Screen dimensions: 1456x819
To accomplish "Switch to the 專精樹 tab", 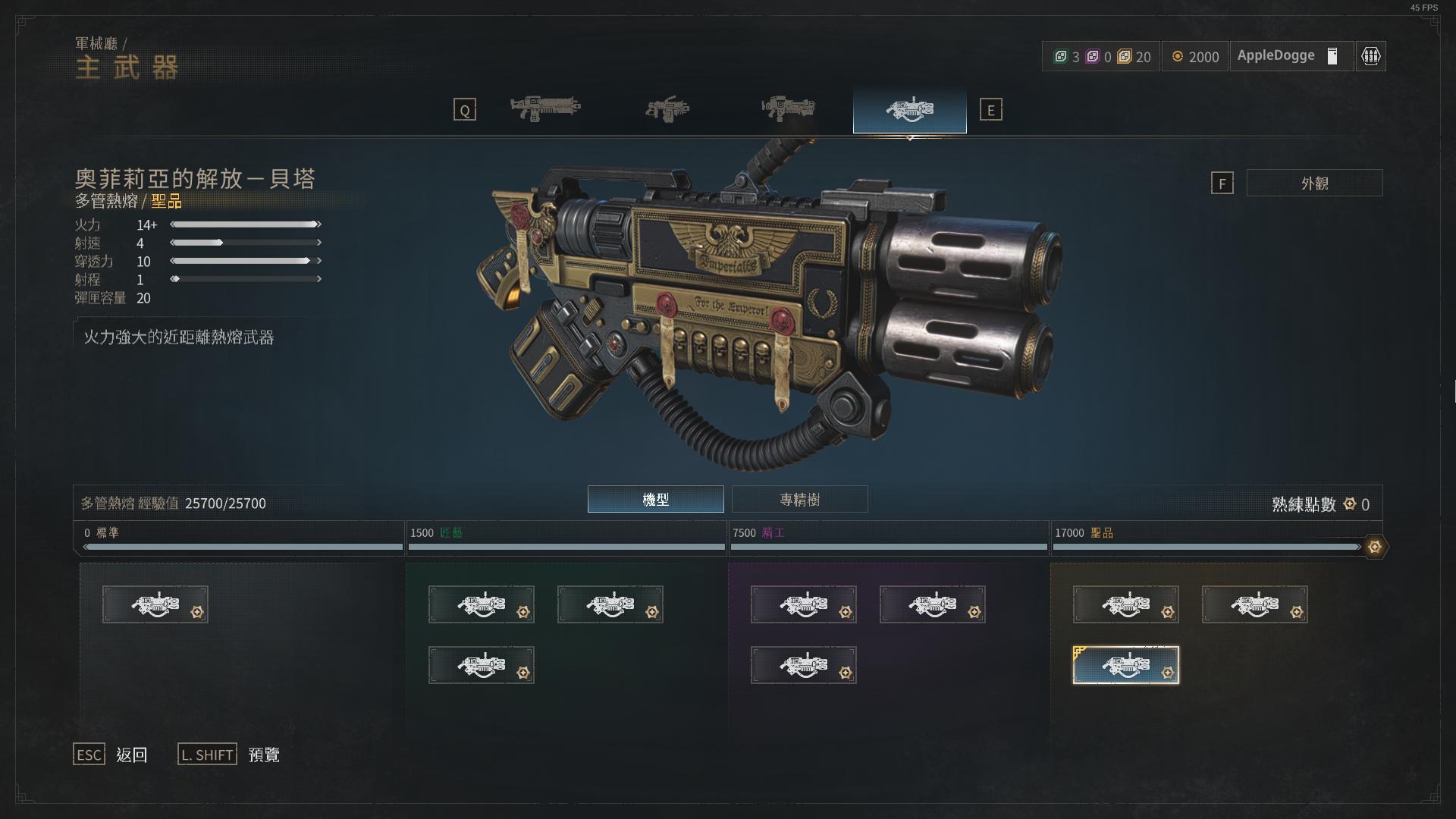I will point(799,500).
